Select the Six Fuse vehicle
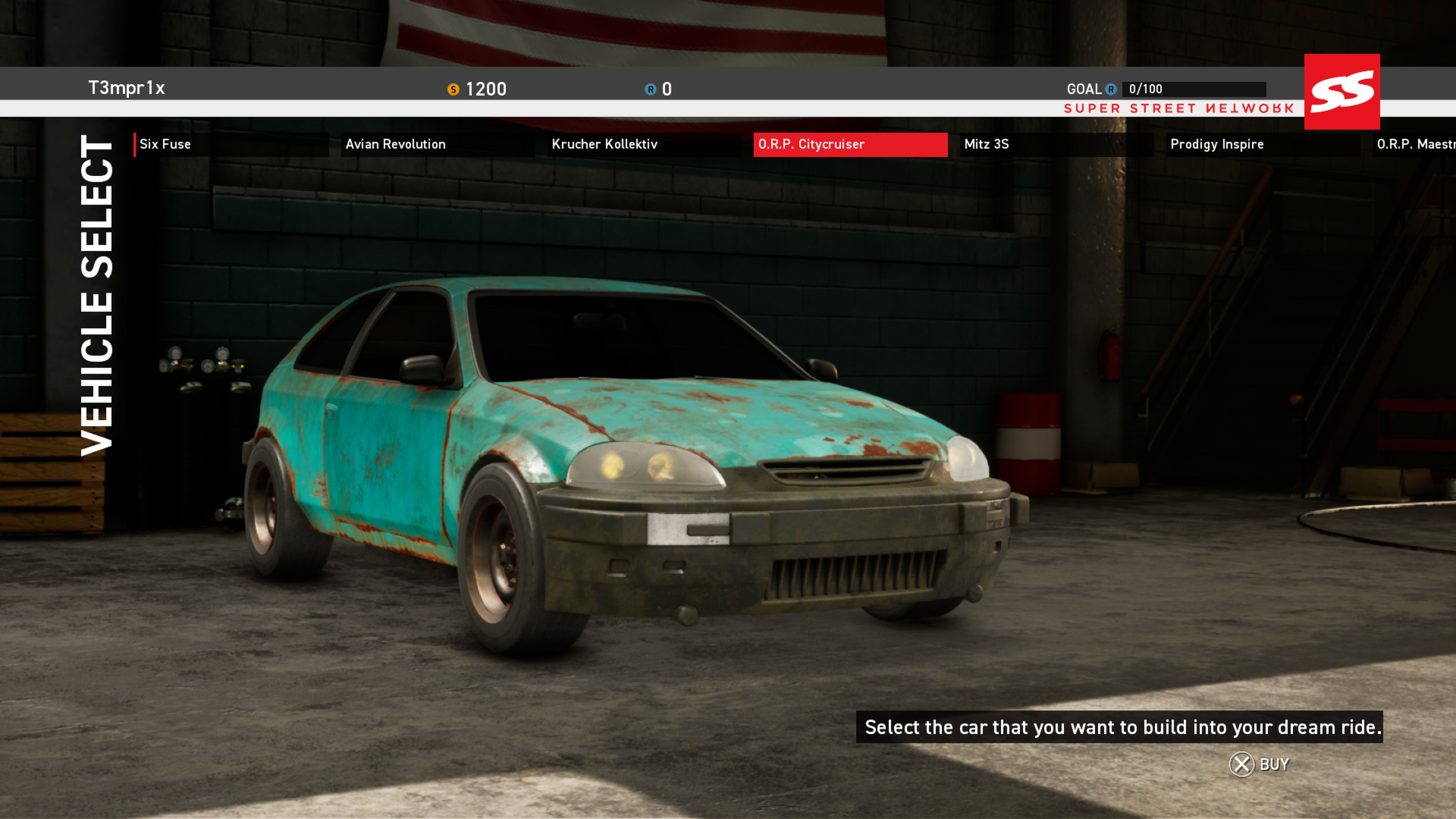This screenshot has width=1456, height=819. coord(165,144)
